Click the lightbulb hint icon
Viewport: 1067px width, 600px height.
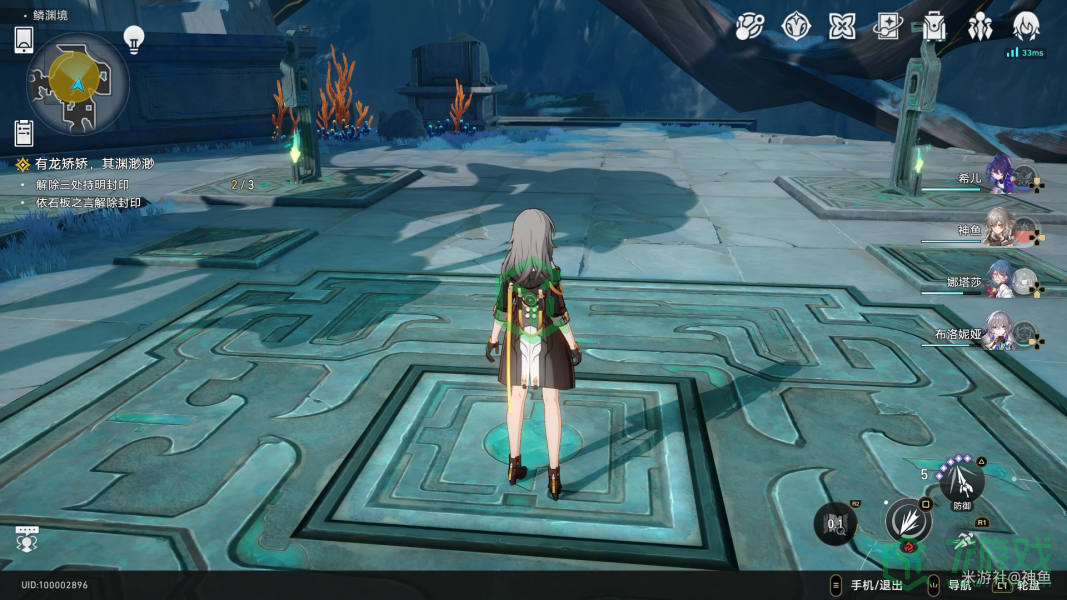click(x=133, y=38)
